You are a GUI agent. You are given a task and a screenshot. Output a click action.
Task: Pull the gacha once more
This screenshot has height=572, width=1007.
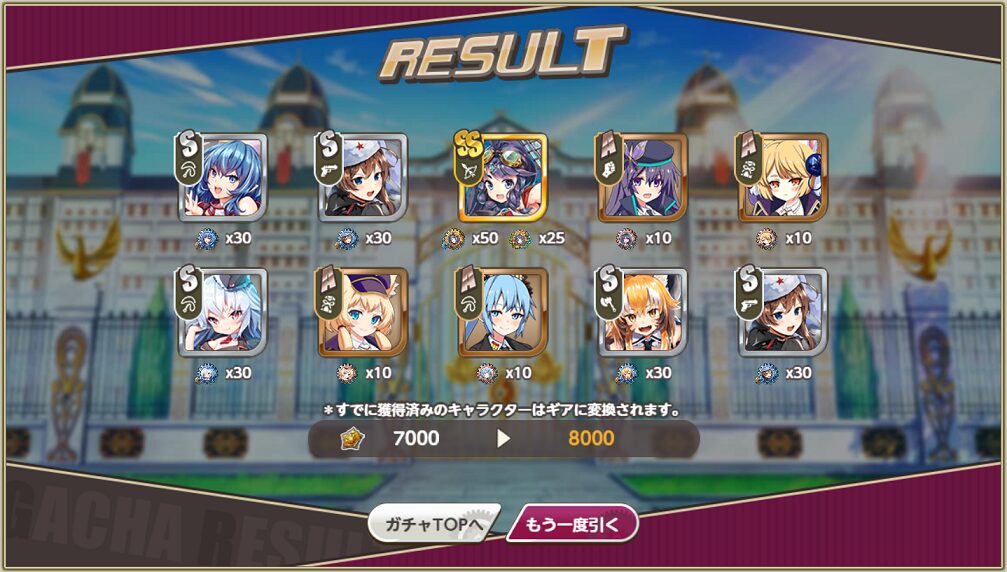[573, 523]
